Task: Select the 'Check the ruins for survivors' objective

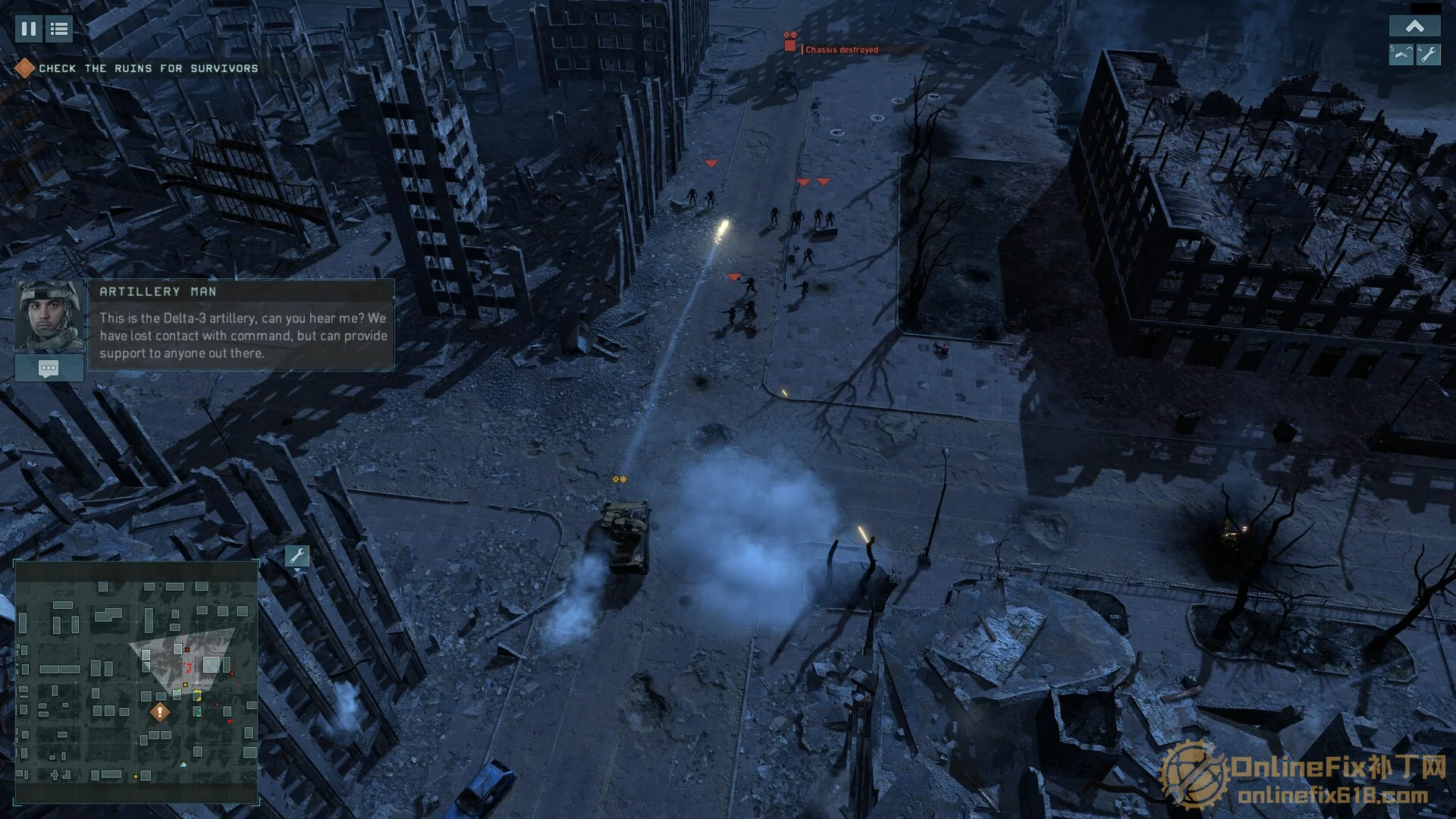Action: pyautogui.click(x=148, y=68)
